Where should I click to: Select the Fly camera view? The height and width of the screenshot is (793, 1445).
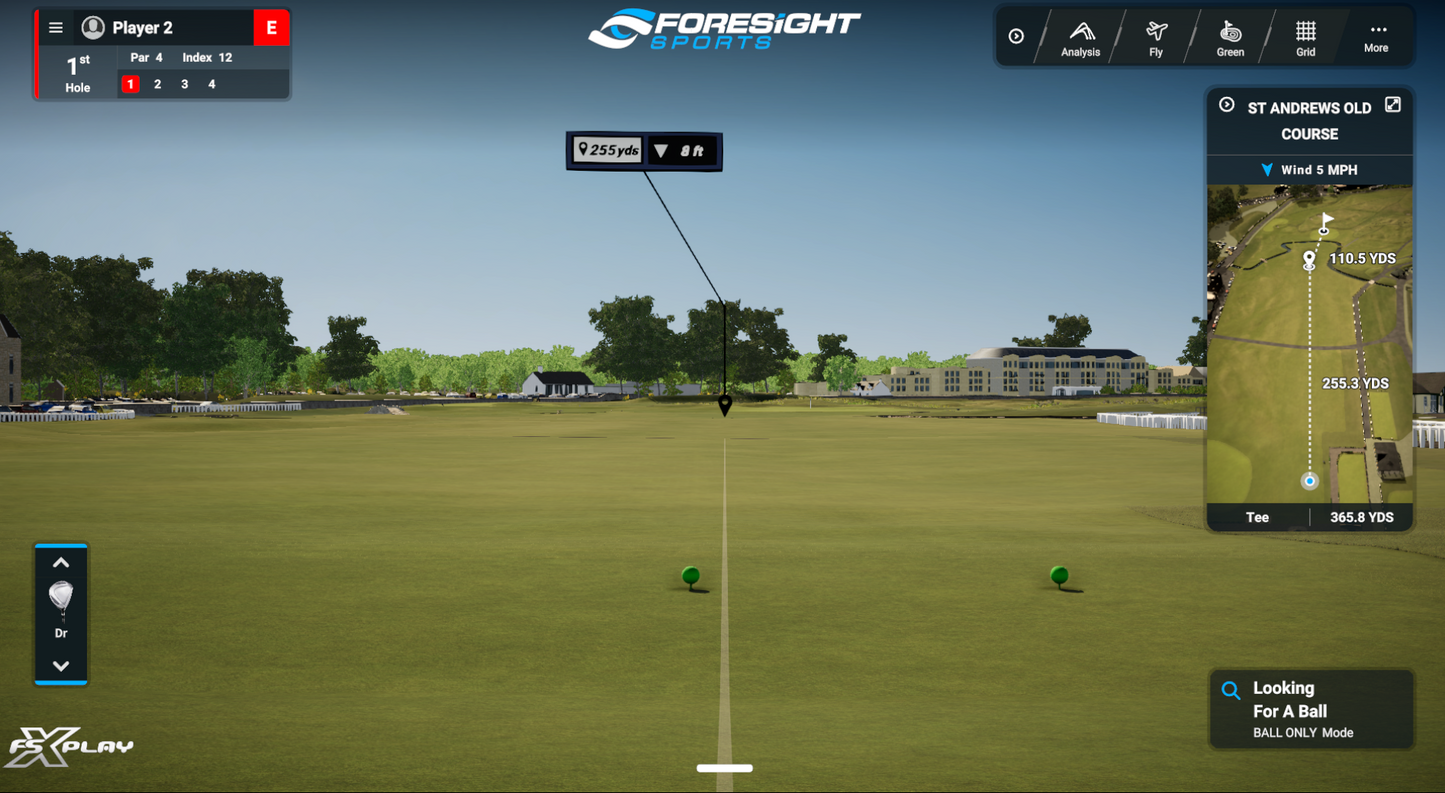click(1155, 37)
